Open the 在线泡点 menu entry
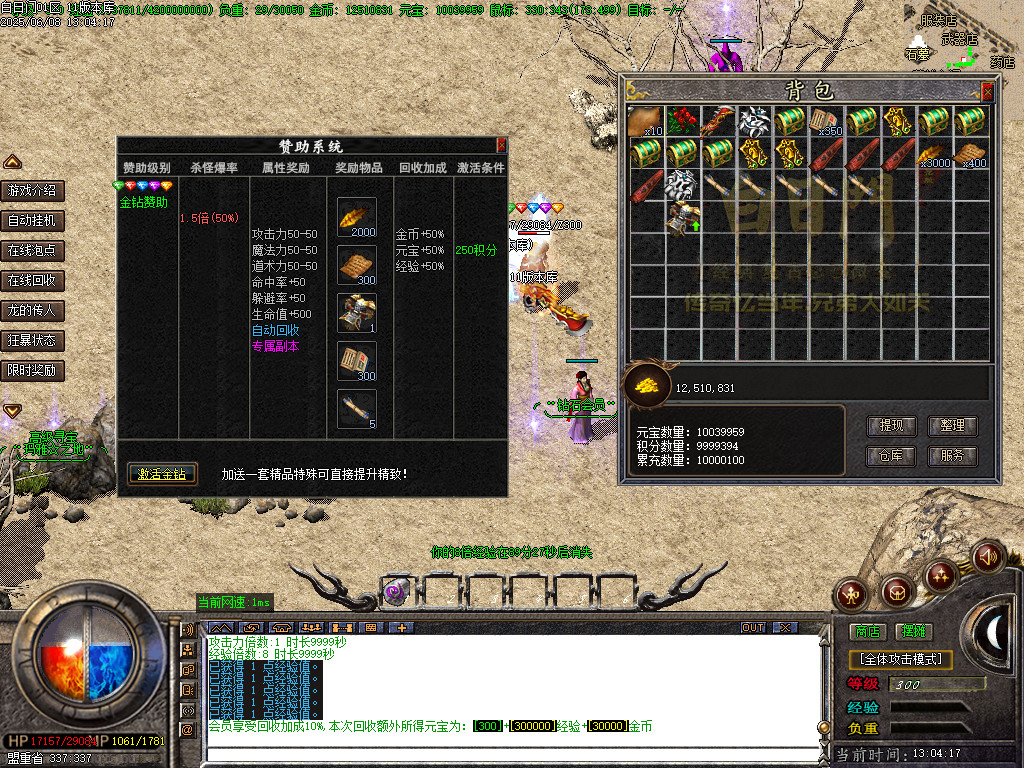1024x768 pixels. click(33, 250)
